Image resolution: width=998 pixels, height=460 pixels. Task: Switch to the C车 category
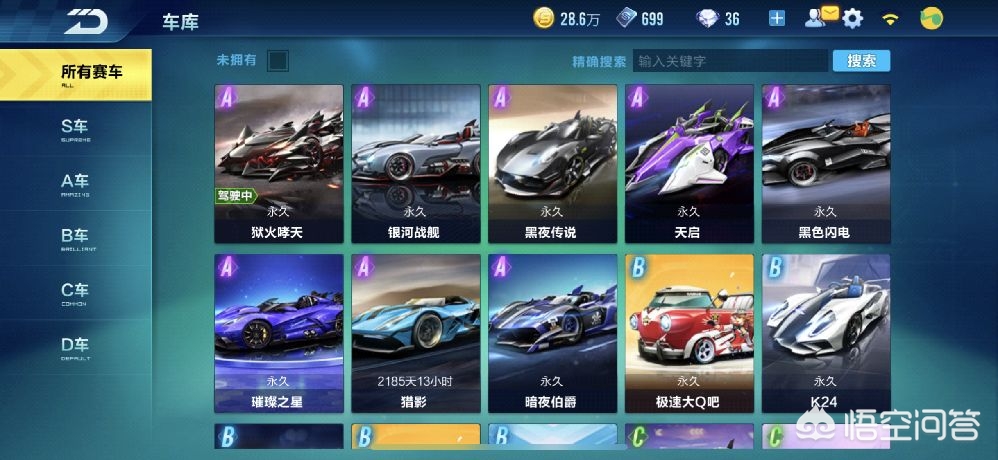[x=75, y=292]
